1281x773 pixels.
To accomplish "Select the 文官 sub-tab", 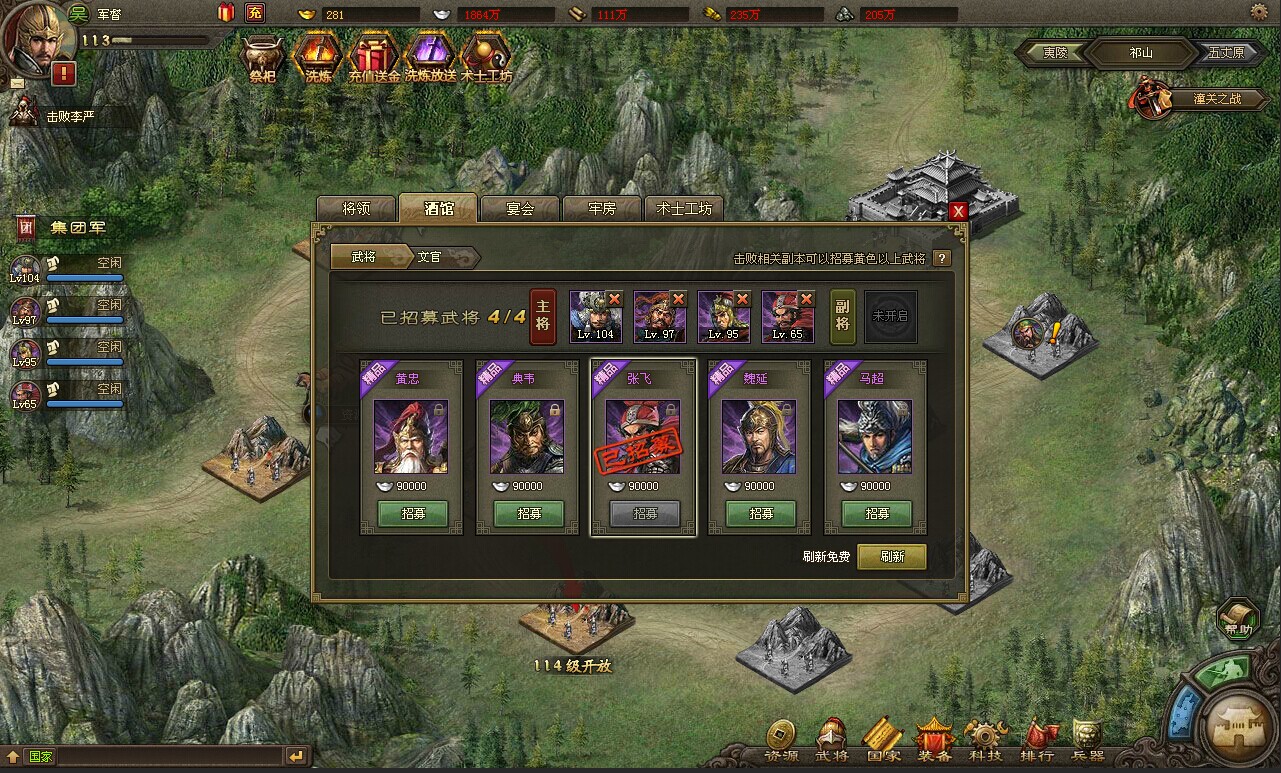I will (x=430, y=257).
